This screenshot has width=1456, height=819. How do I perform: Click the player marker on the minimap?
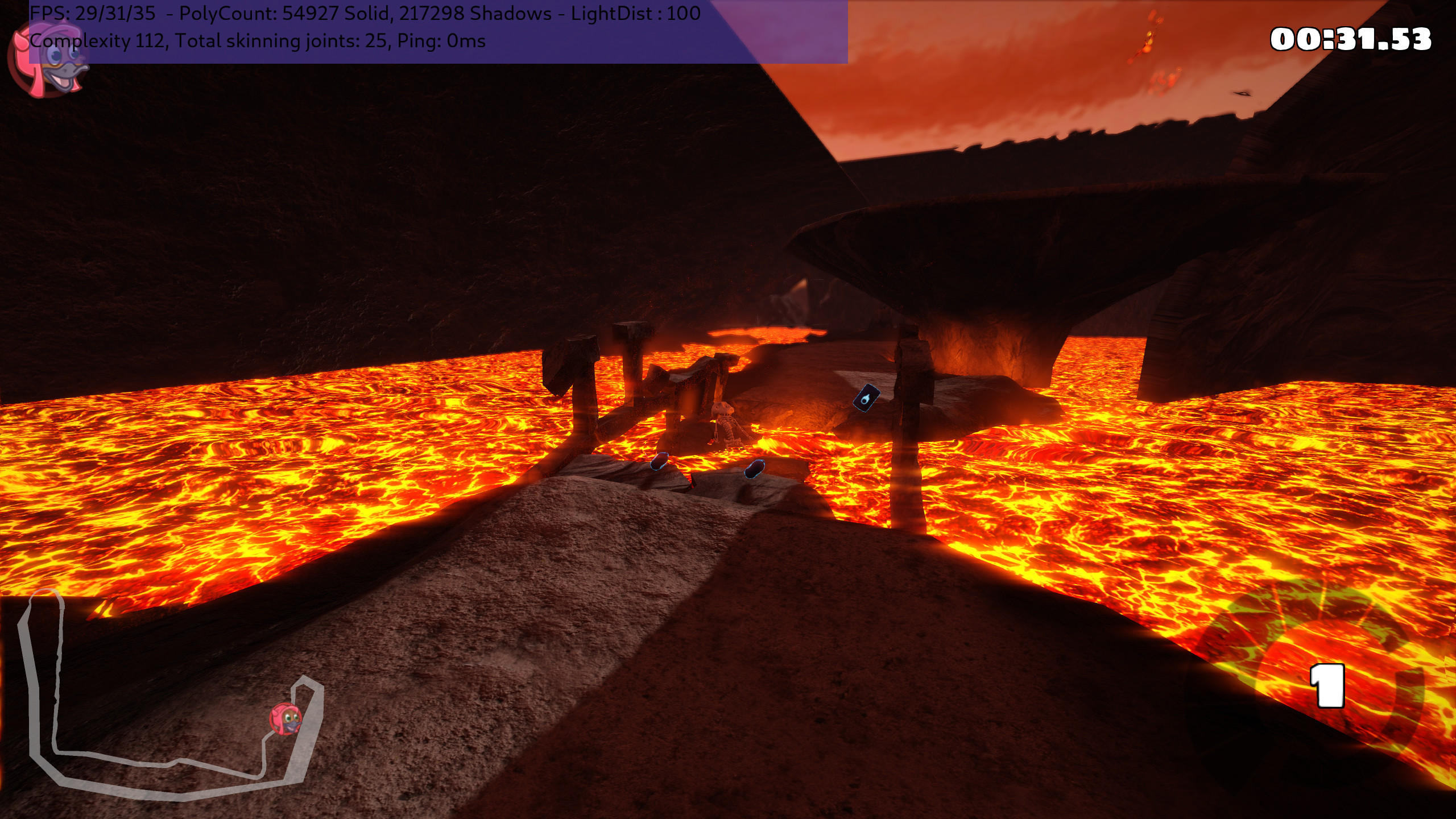[x=286, y=718]
